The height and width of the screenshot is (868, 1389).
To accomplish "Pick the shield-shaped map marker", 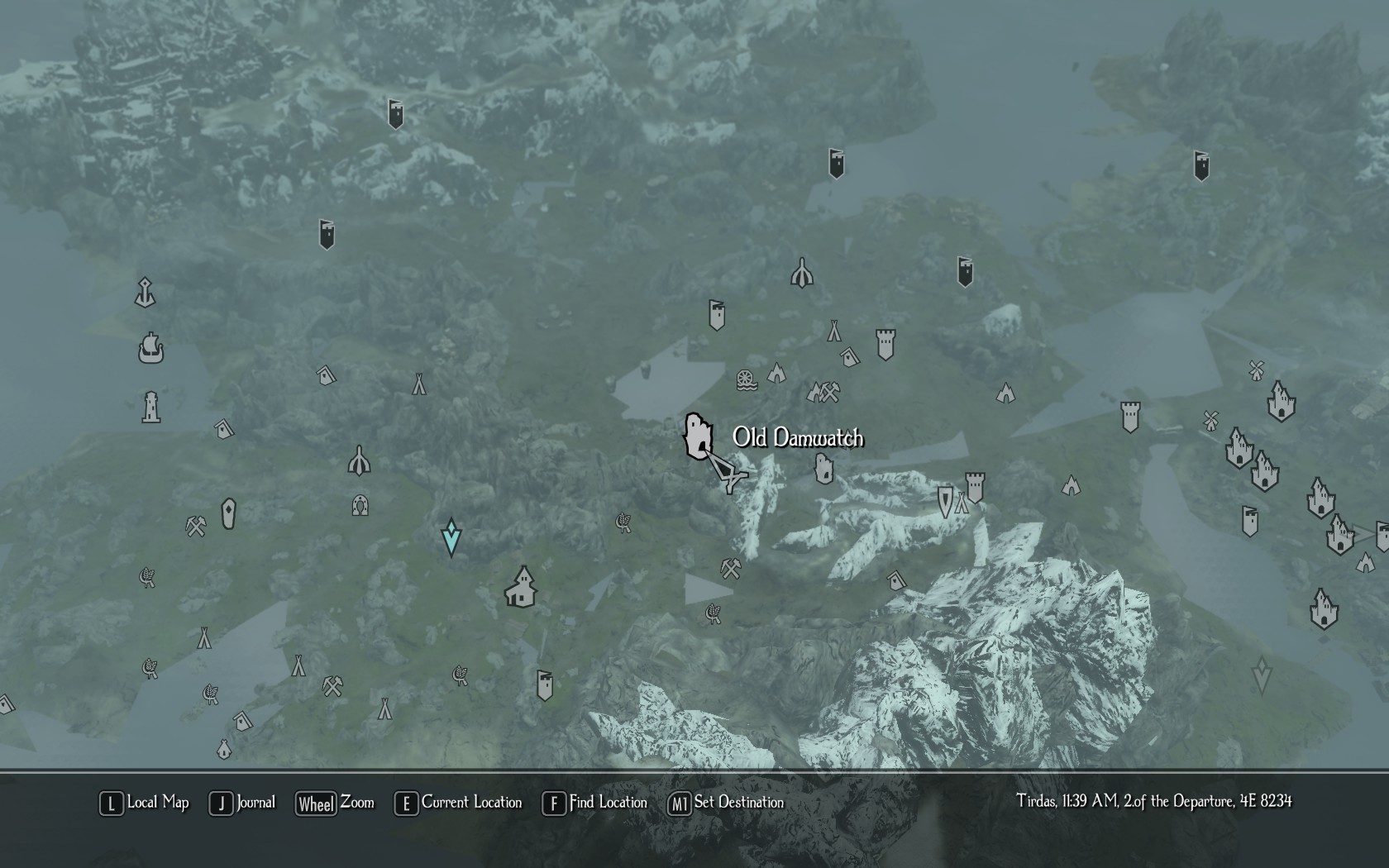I will [x=944, y=501].
